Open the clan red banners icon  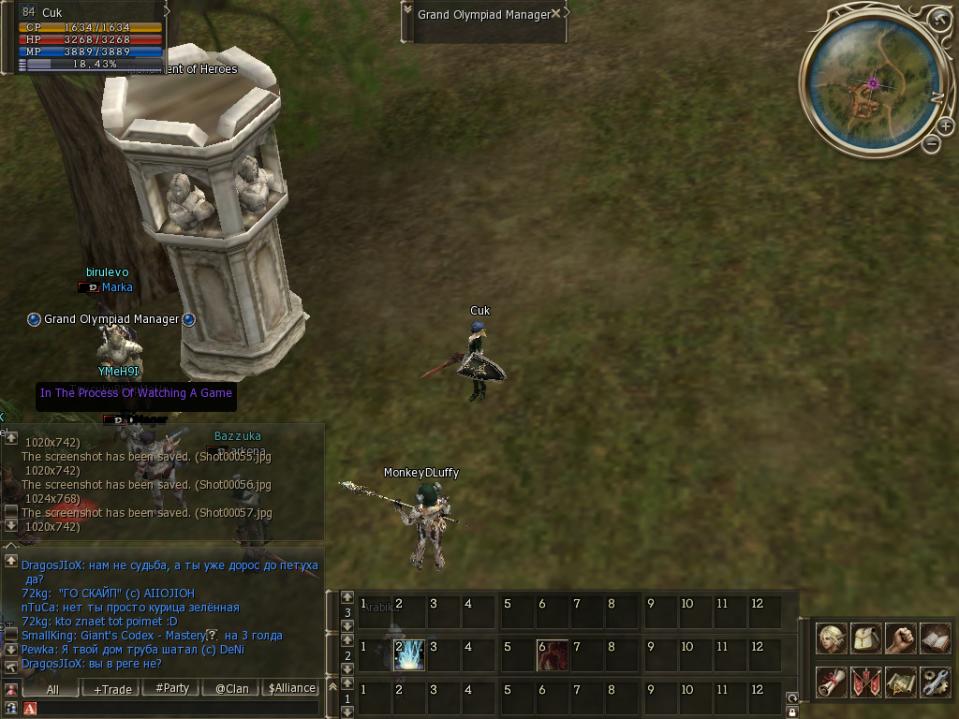coord(866,682)
